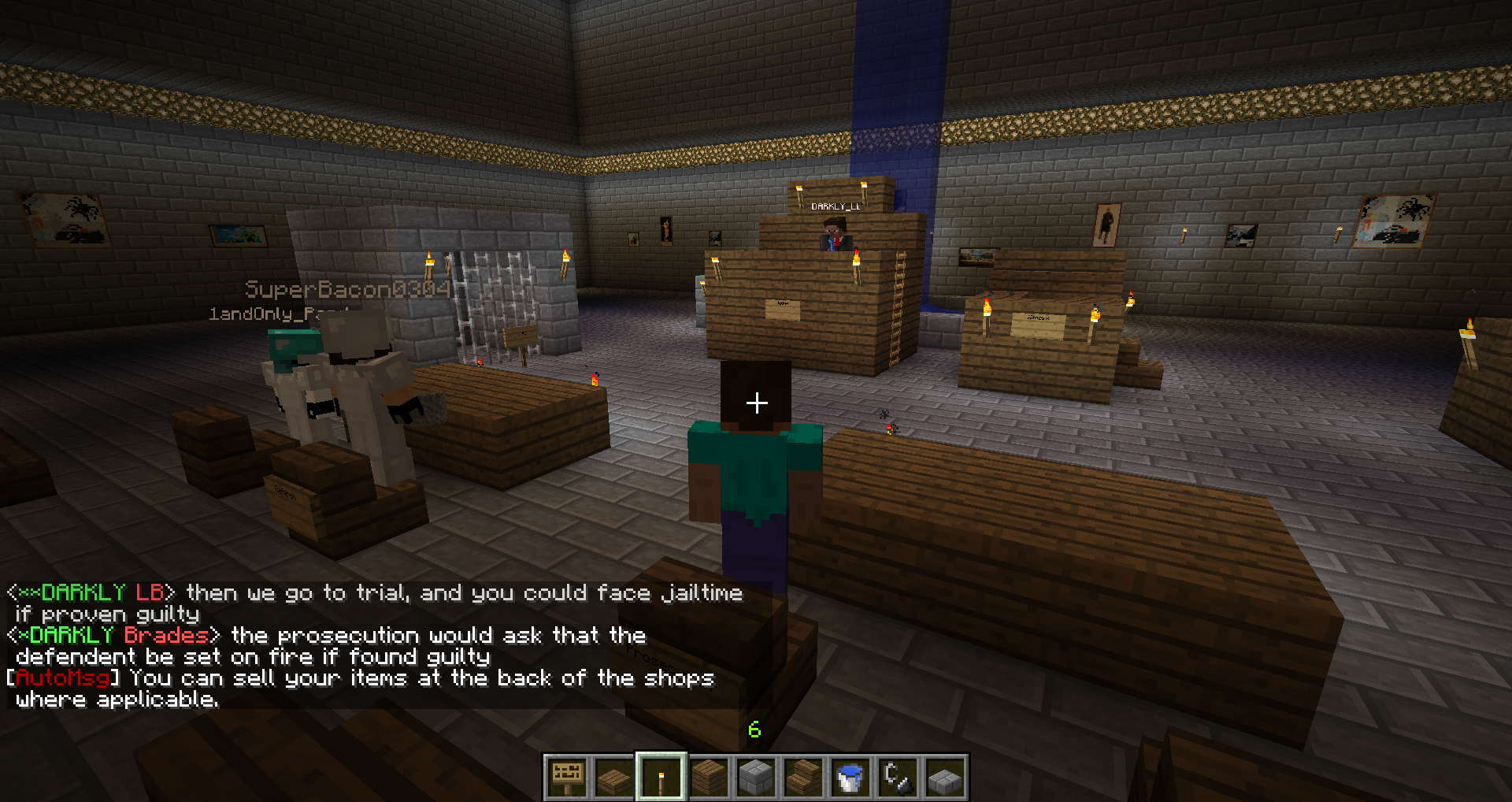The width and height of the screenshot is (1512, 802).
Task: Pick the stone slab hotbar slot
Action: 945,778
